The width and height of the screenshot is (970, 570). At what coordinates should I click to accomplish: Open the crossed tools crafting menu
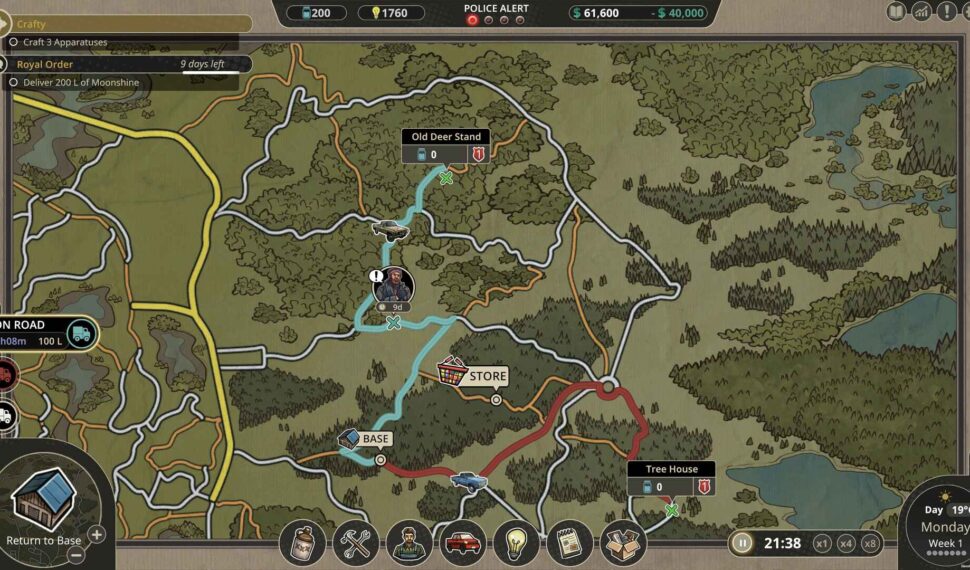[355, 543]
